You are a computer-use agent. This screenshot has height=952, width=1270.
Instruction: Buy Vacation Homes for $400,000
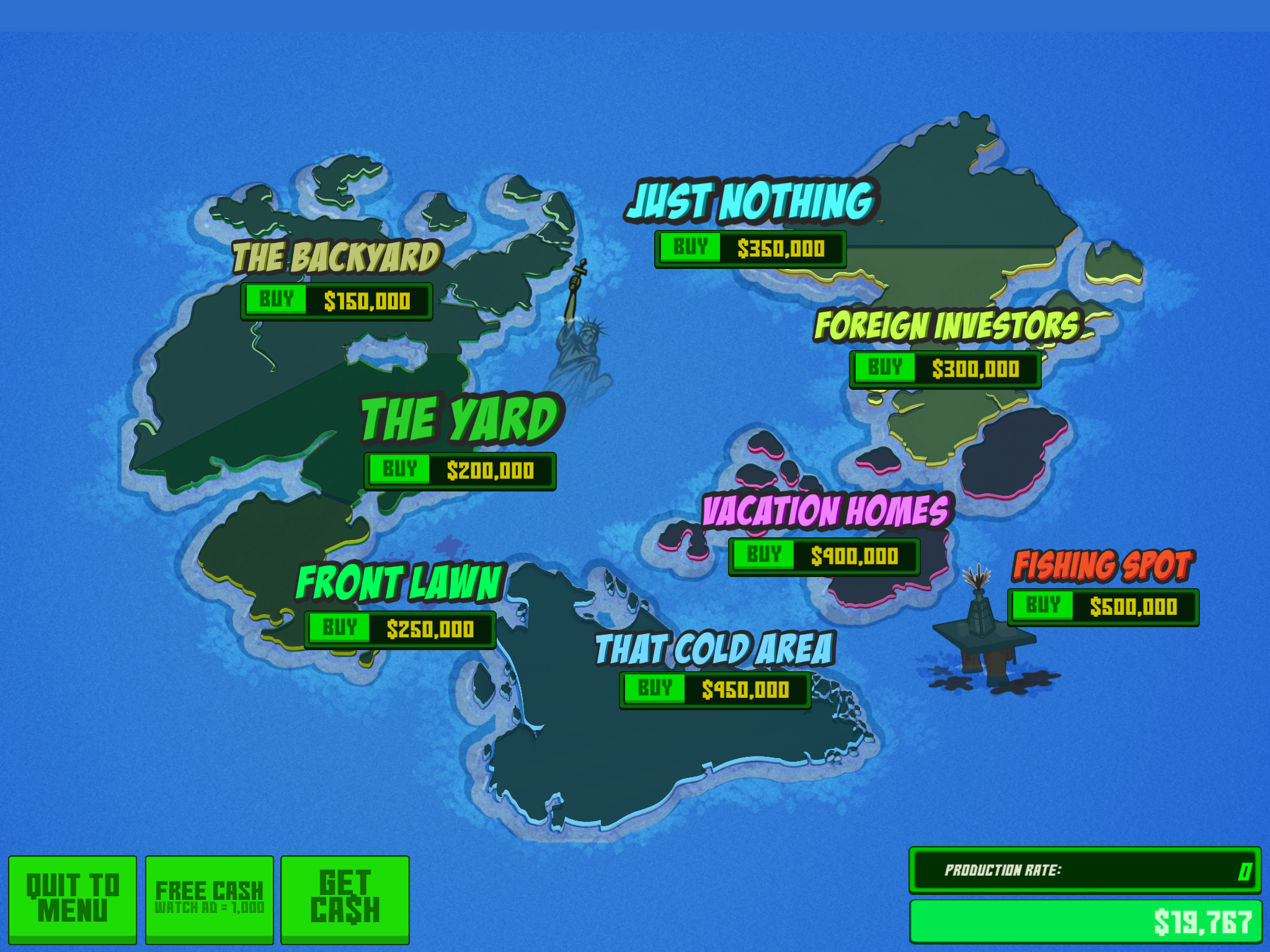coord(763,555)
